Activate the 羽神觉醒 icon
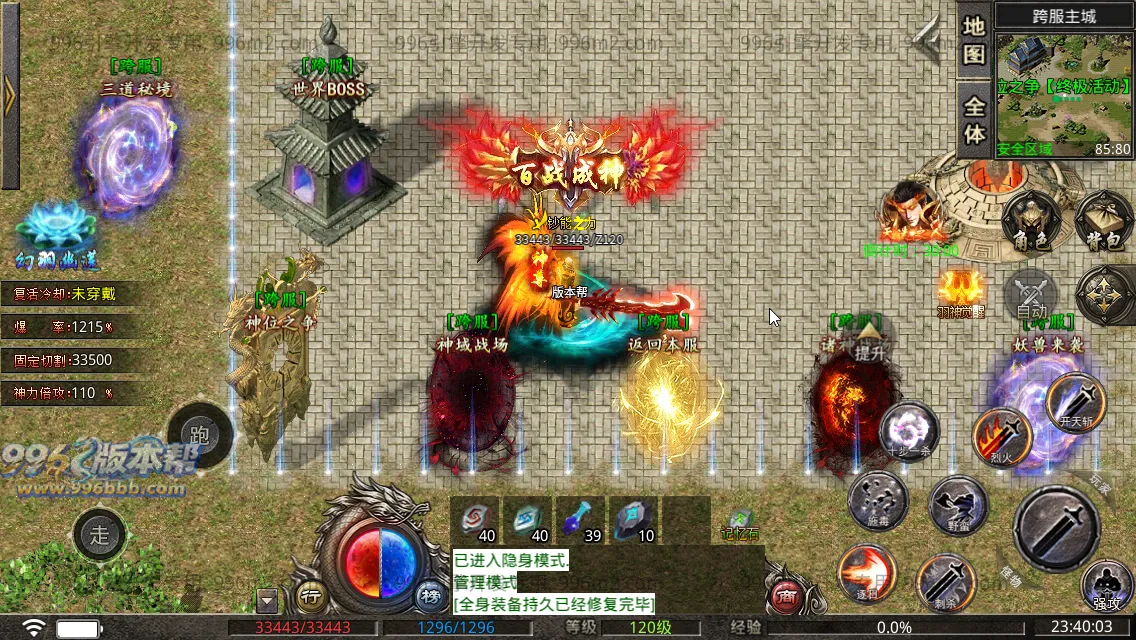This screenshot has width=1136, height=640. coord(959,291)
